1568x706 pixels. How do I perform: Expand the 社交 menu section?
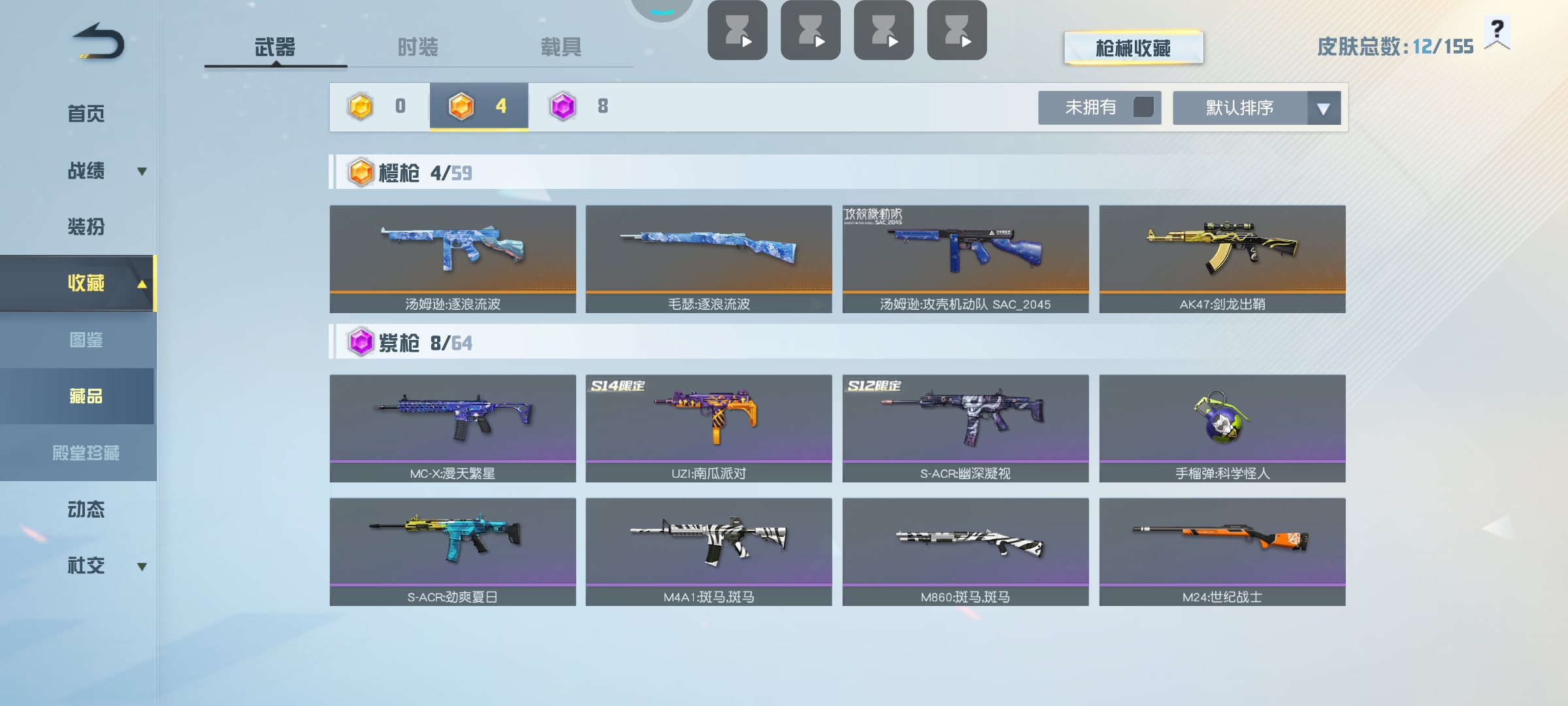pyautogui.click(x=86, y=565)
